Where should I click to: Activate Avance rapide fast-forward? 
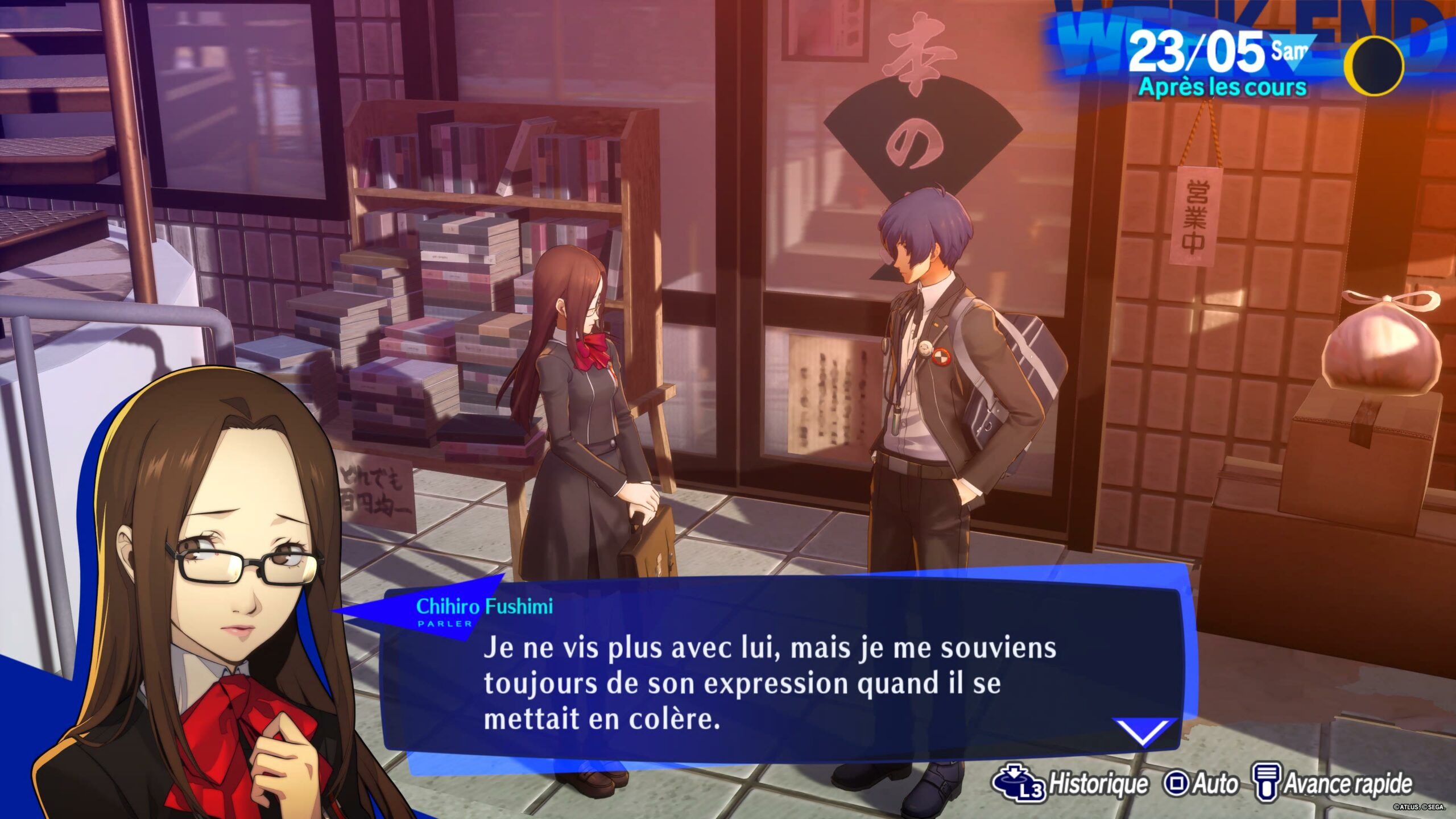click(x=1333, y=784)
